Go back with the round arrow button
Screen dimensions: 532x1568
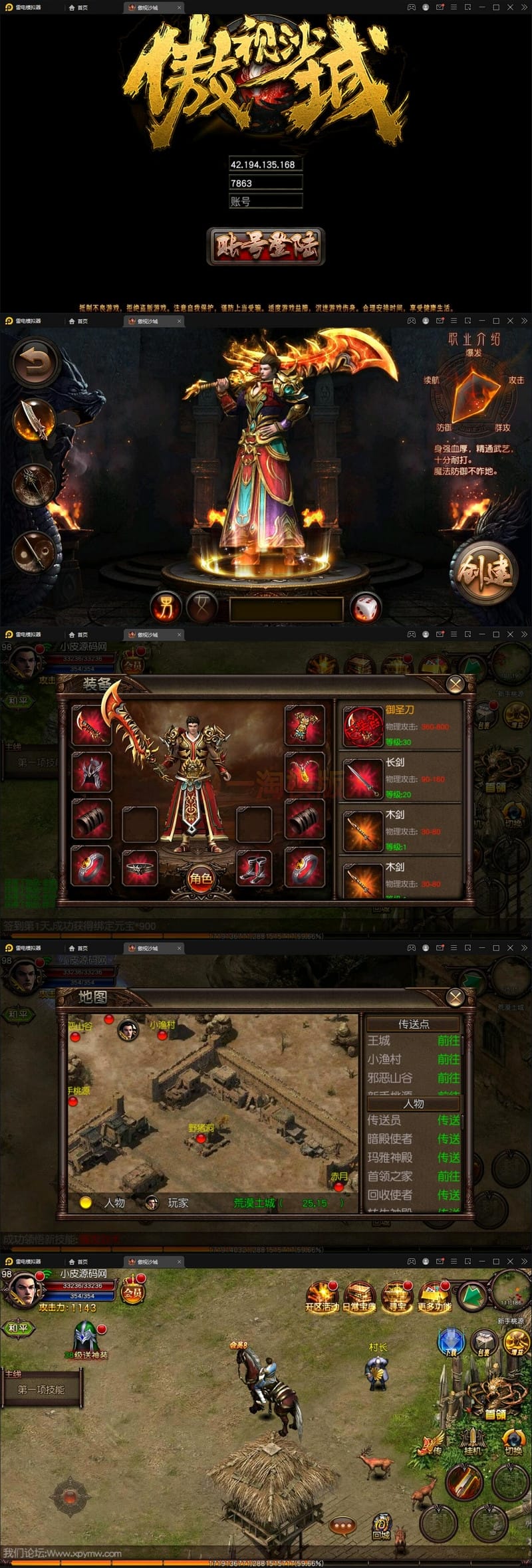[35, 364]
